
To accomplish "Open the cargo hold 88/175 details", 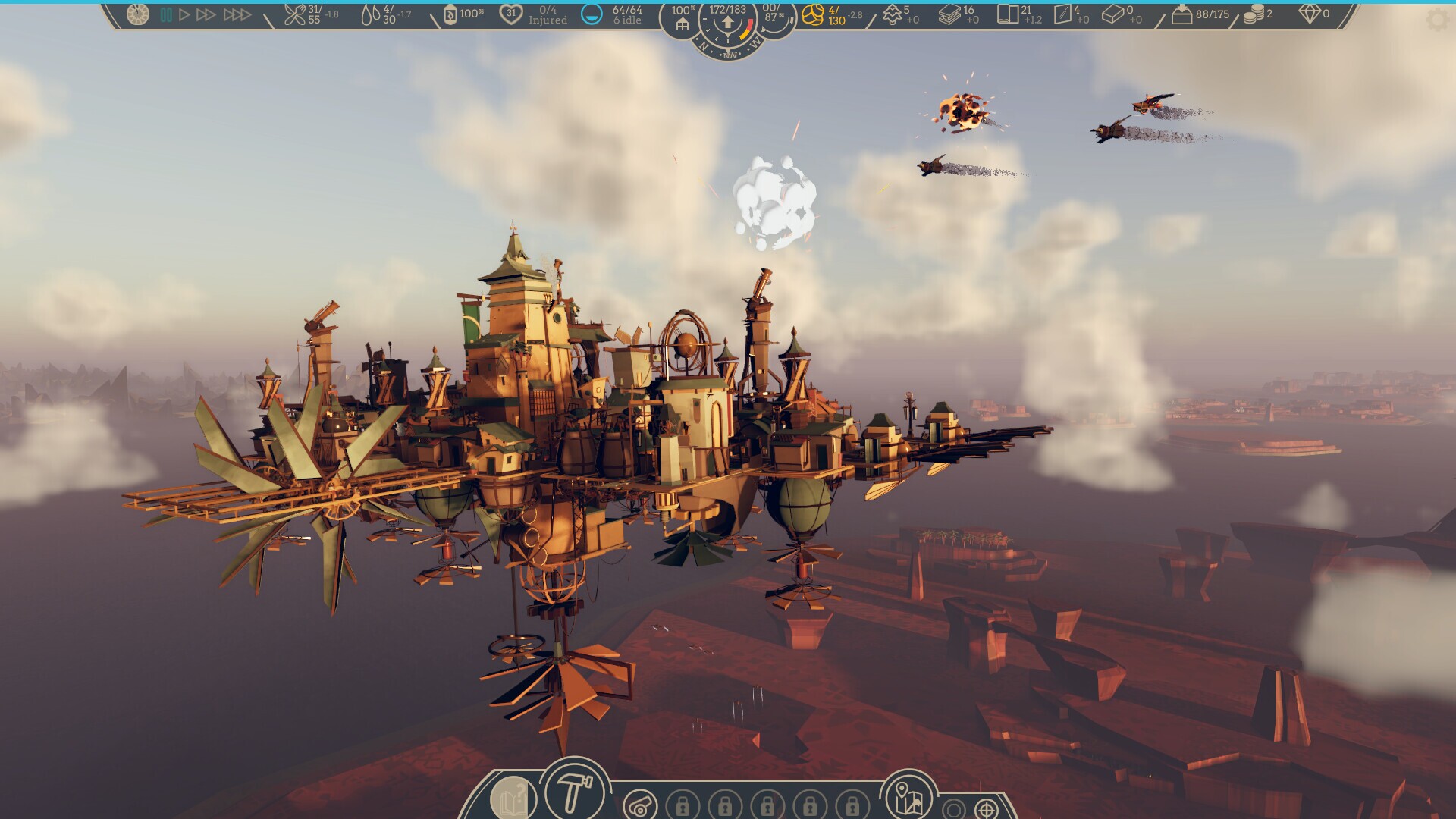I will point(1185,14).
